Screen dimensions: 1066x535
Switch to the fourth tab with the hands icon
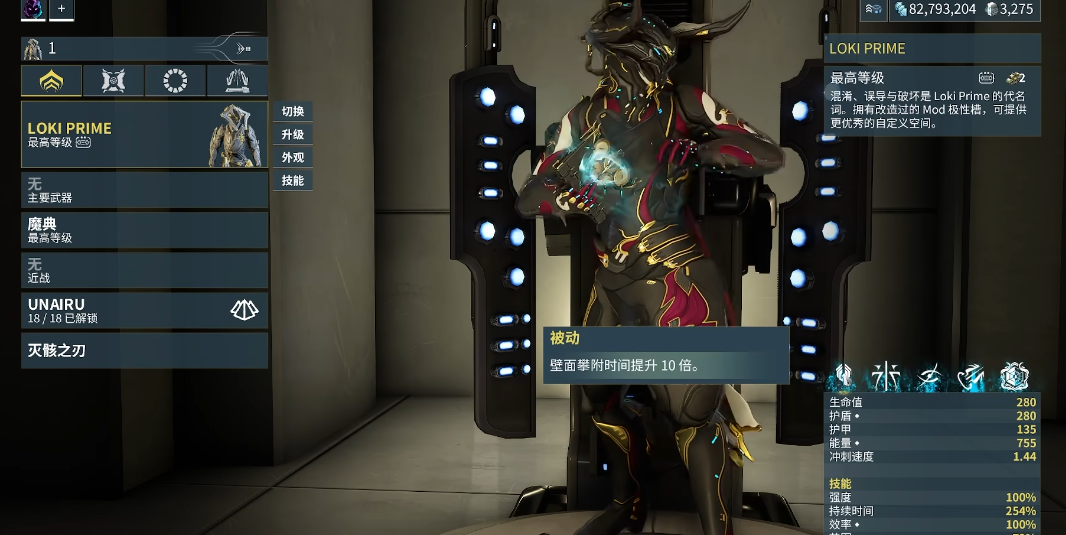click(237, 81)
